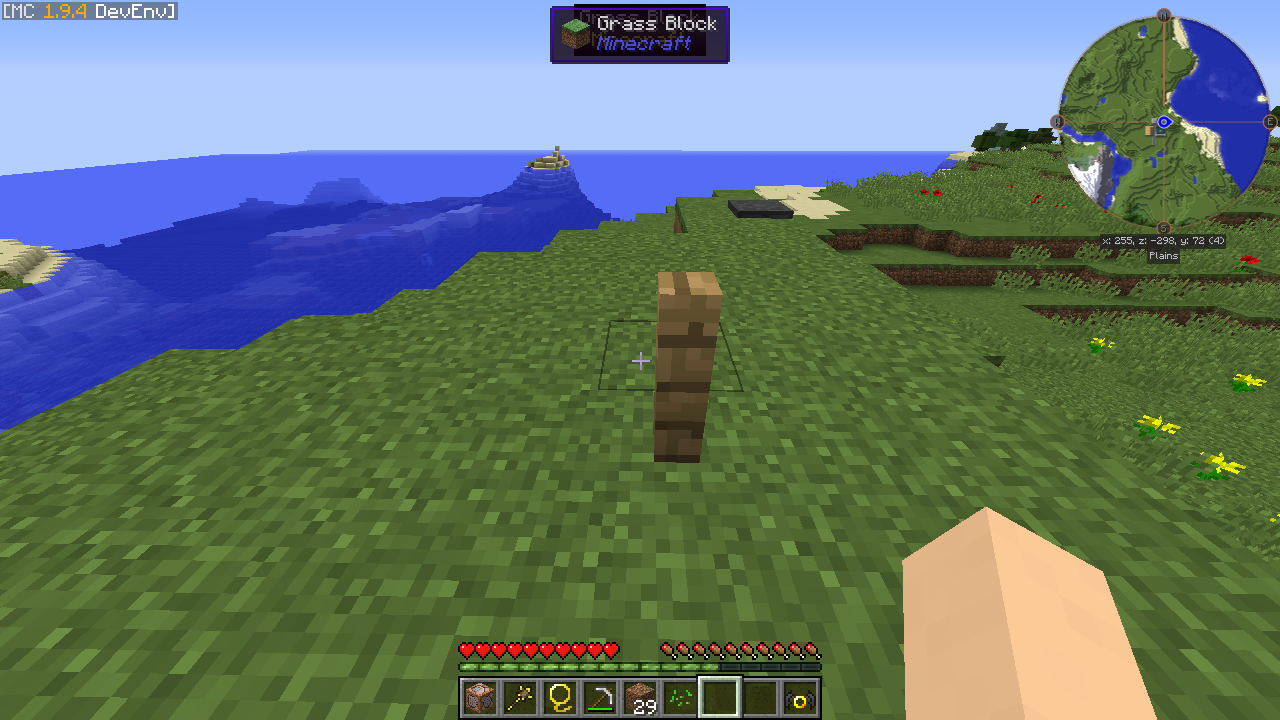Select the winged gold ring slot
Viewport: 1280px width, 720px height.
[x=800, y=698]
